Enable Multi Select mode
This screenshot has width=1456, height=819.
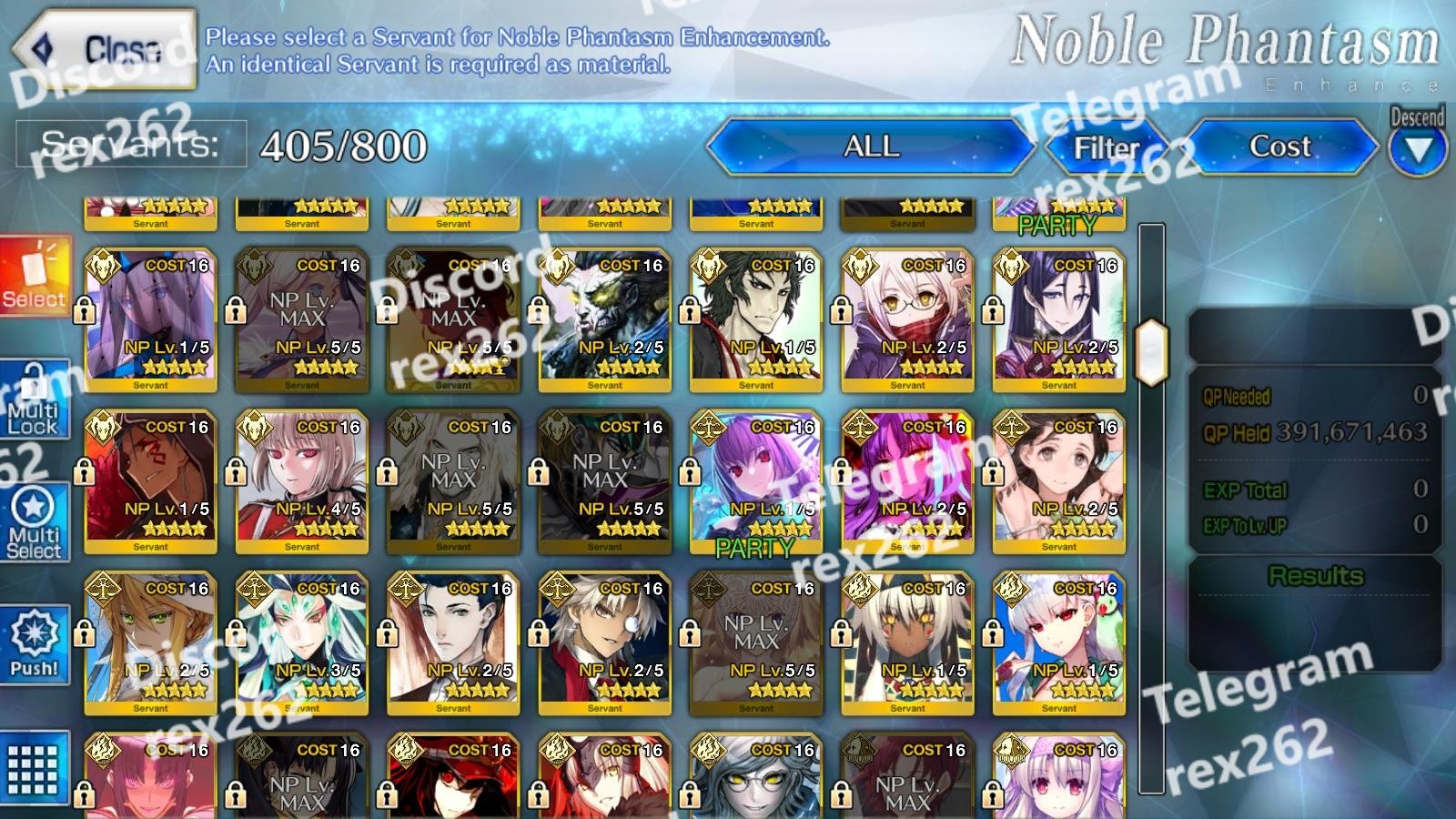(x=35, y=522)
